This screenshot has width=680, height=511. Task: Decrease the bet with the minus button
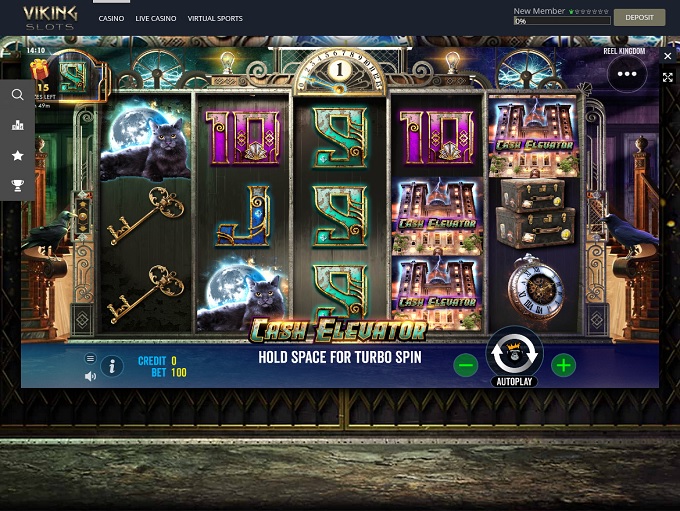coord(465,365)
